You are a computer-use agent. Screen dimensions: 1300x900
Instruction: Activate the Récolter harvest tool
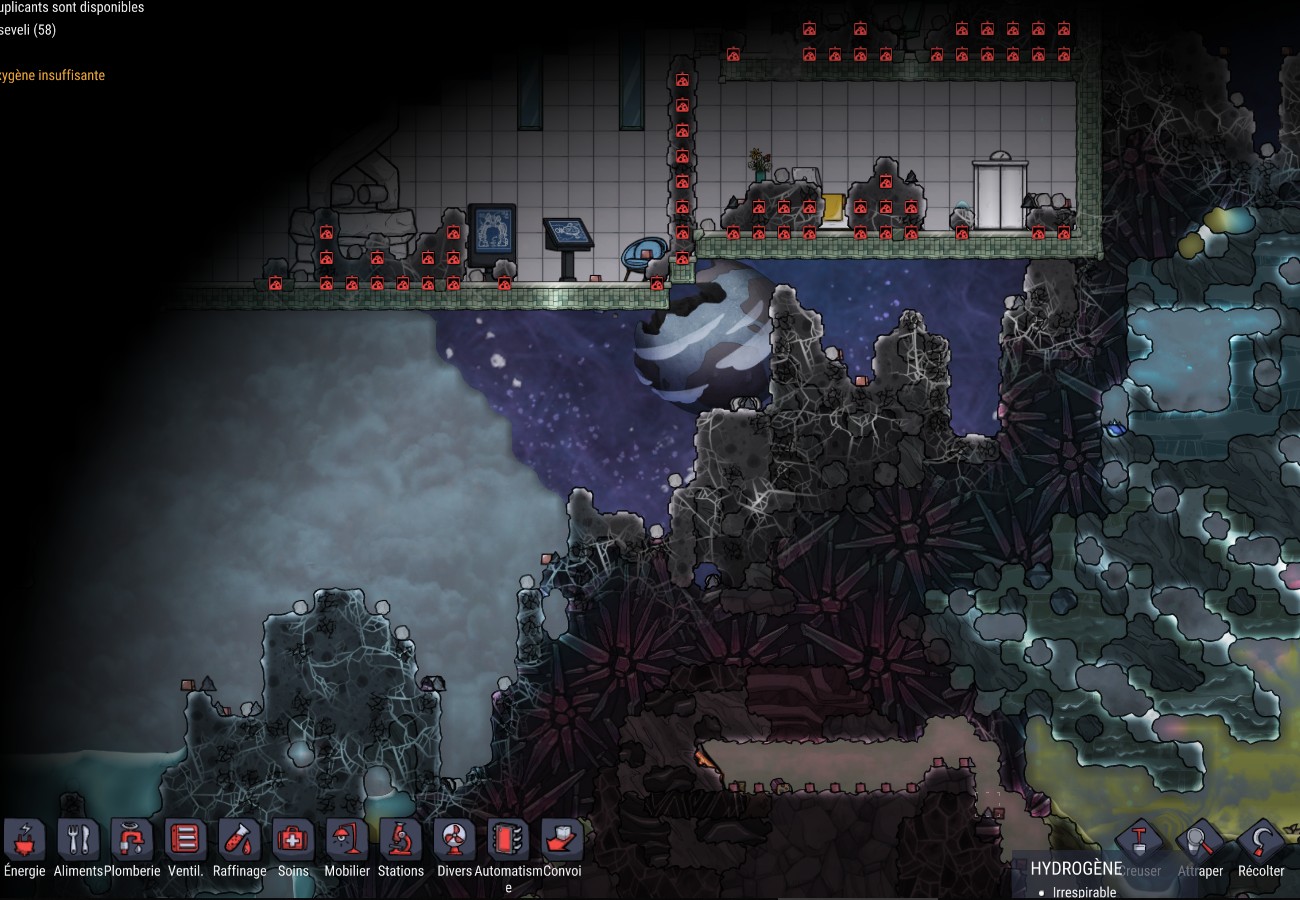pos(1260,845)
